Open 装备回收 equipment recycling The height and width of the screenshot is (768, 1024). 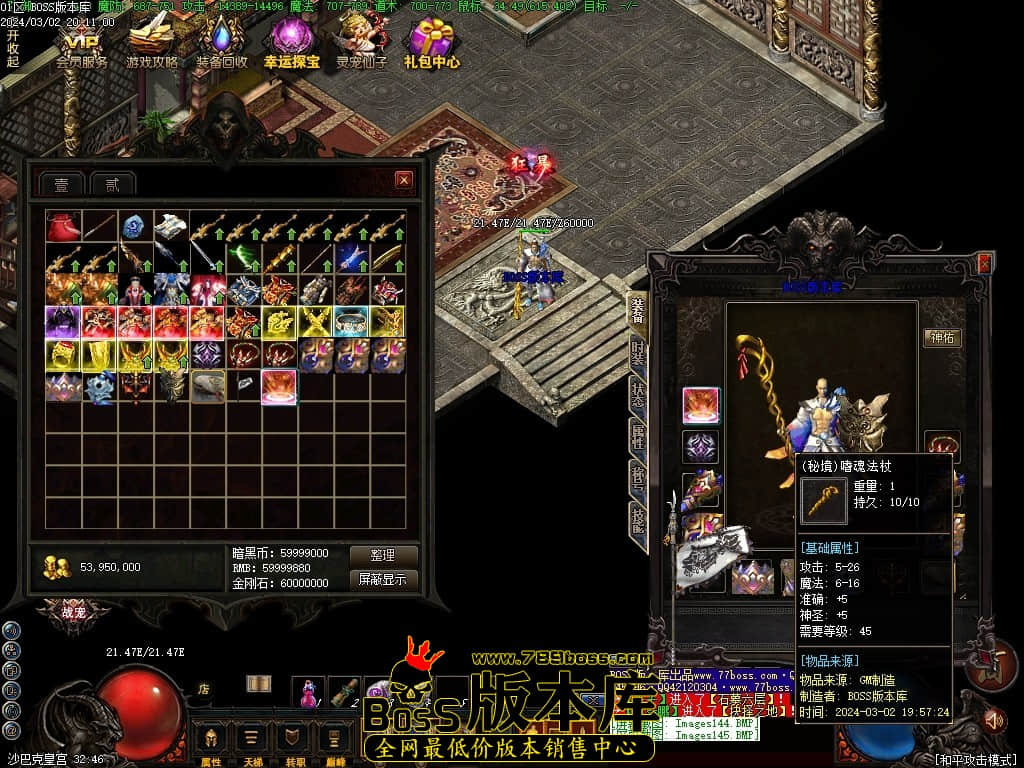(x=222, y=45)
